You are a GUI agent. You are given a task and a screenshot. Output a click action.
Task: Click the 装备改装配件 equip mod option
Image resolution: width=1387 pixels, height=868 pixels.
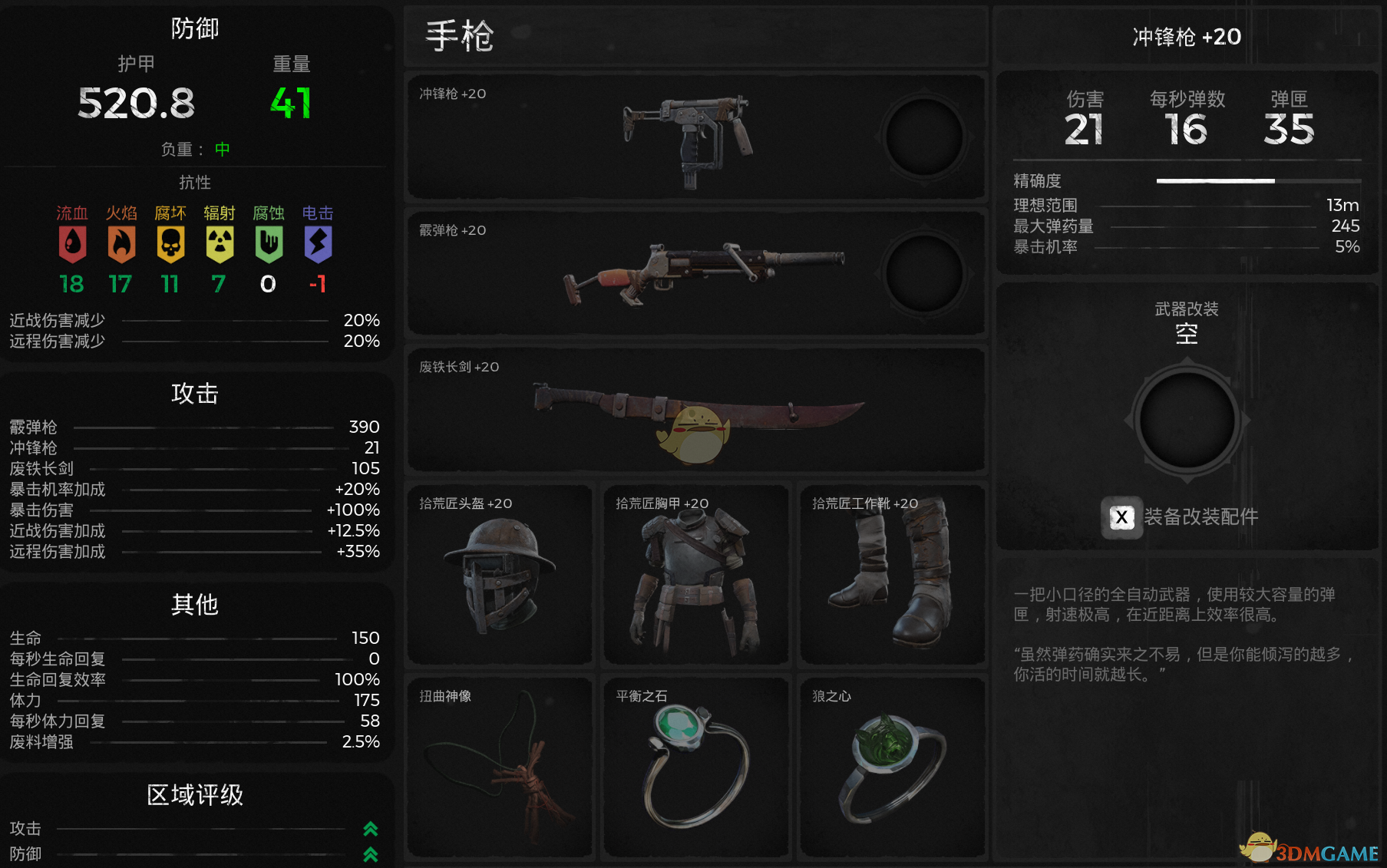point(1182,517)
